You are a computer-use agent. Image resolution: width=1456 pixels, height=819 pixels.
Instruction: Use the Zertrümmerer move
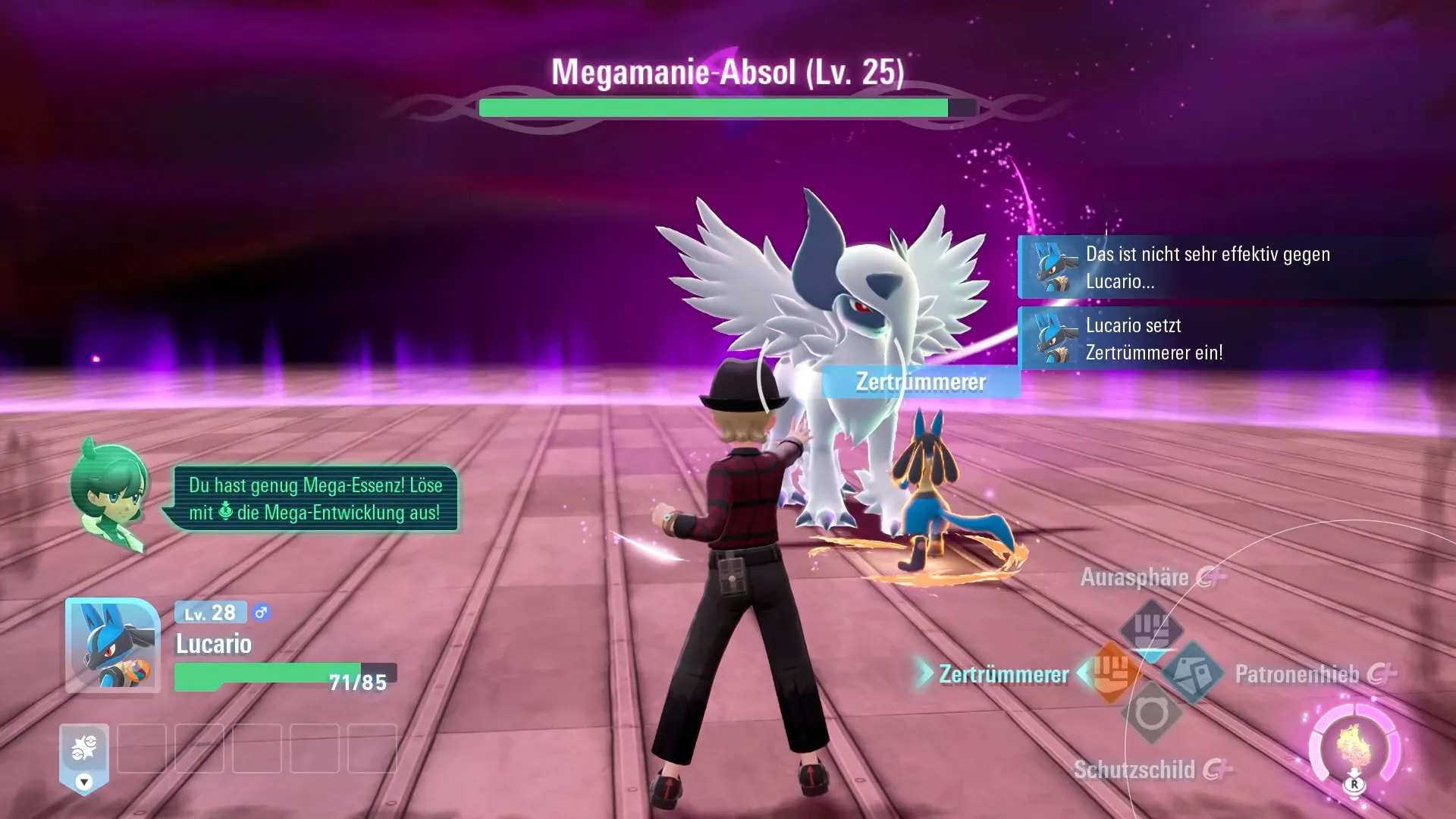(x=1112, y=672)
